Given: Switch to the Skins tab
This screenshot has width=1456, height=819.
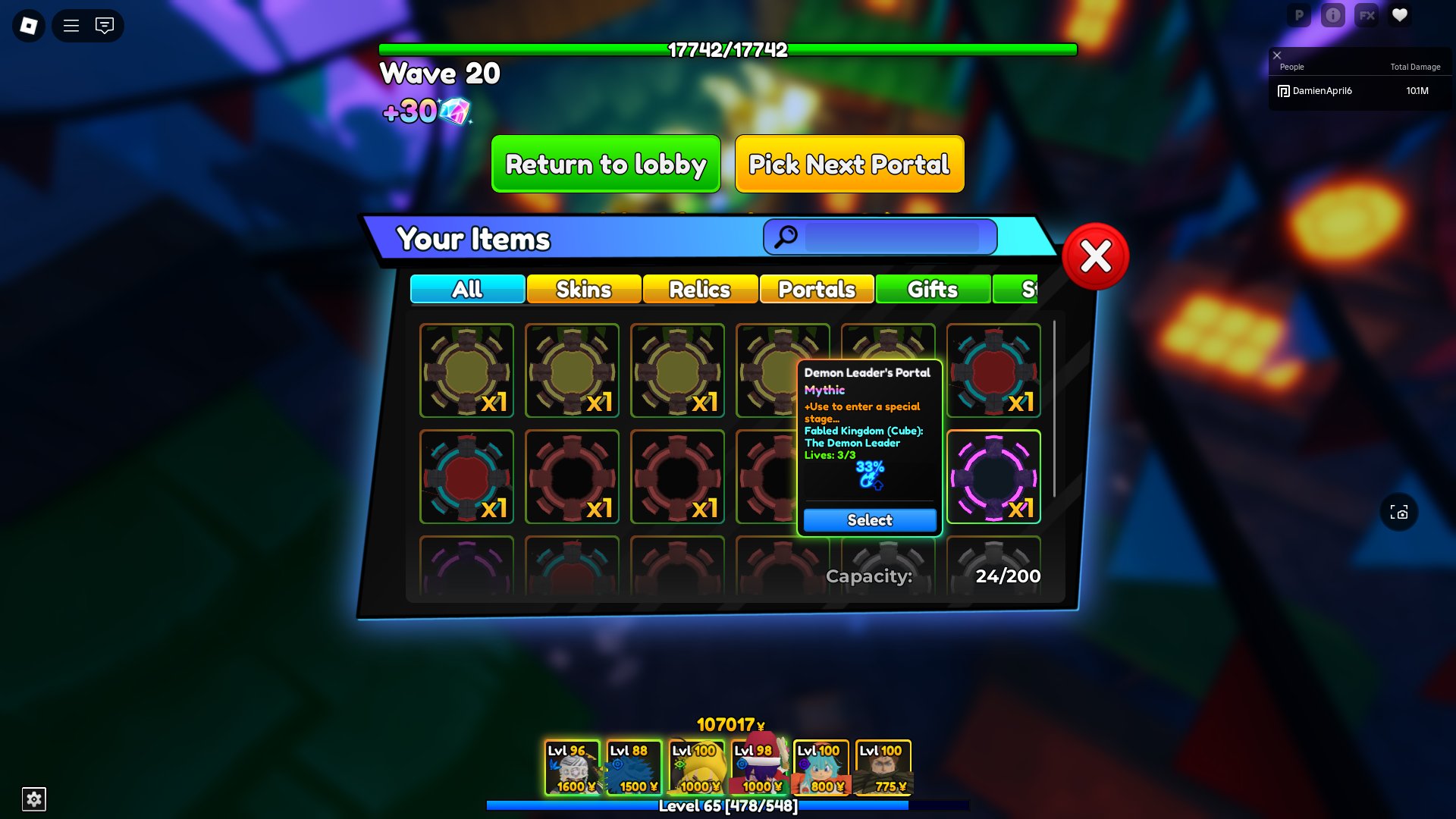Looking at the screenshot, I should coord(583,289).
